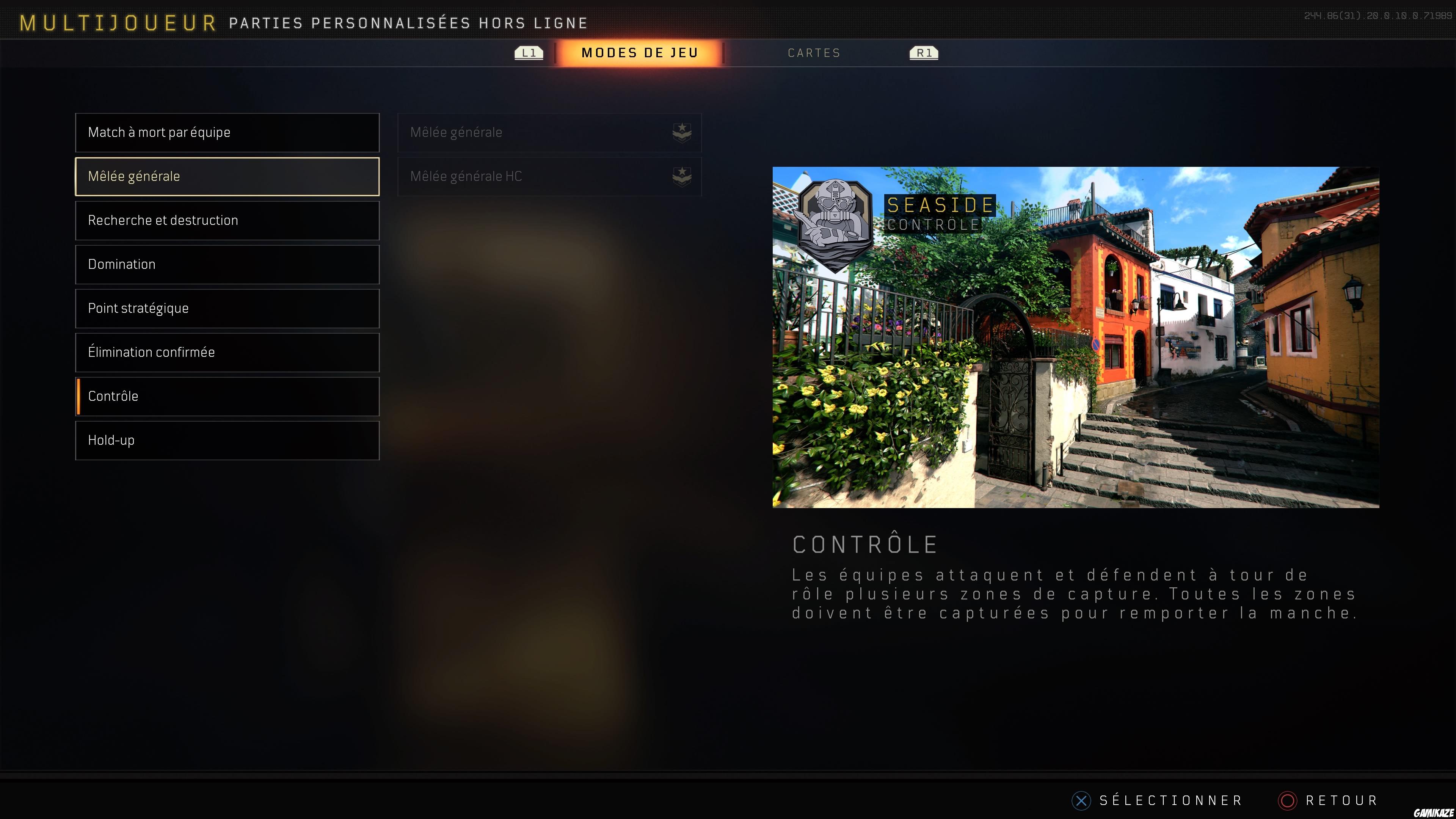
Task: Click the rank emblem beside Mêlée générale
Action: (682, 133)
